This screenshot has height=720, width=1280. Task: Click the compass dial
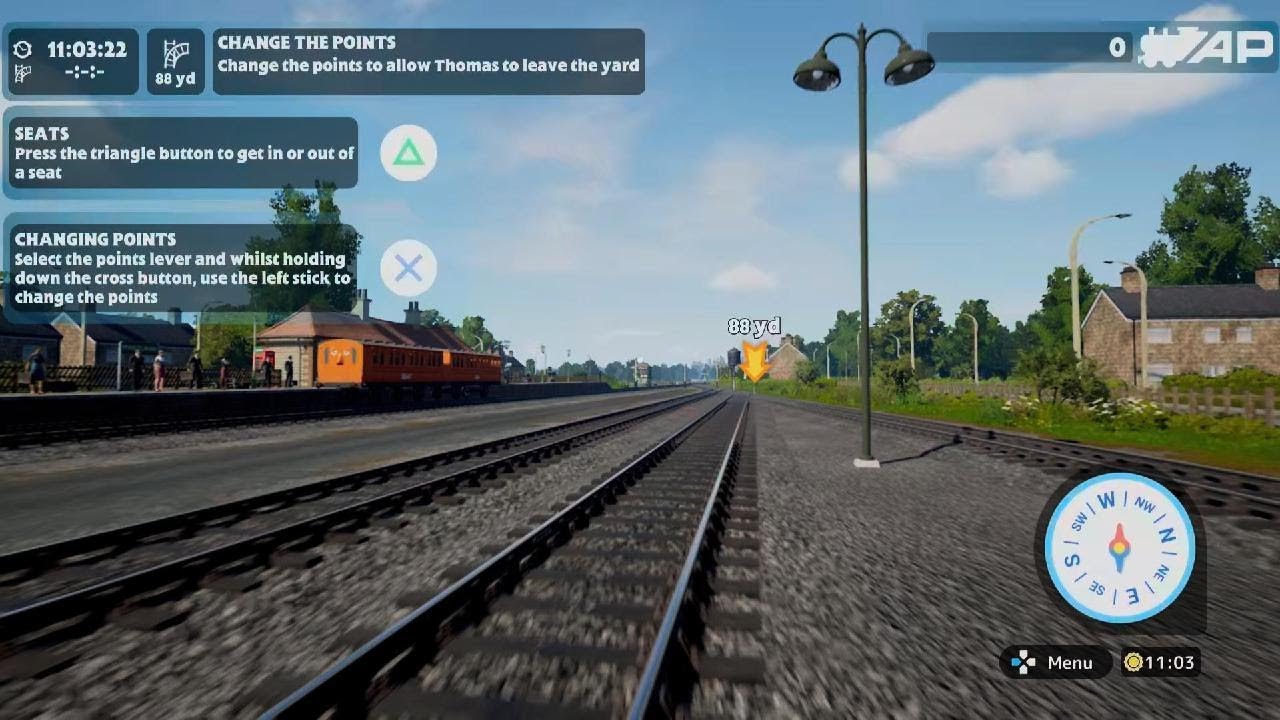point(1119,547)
